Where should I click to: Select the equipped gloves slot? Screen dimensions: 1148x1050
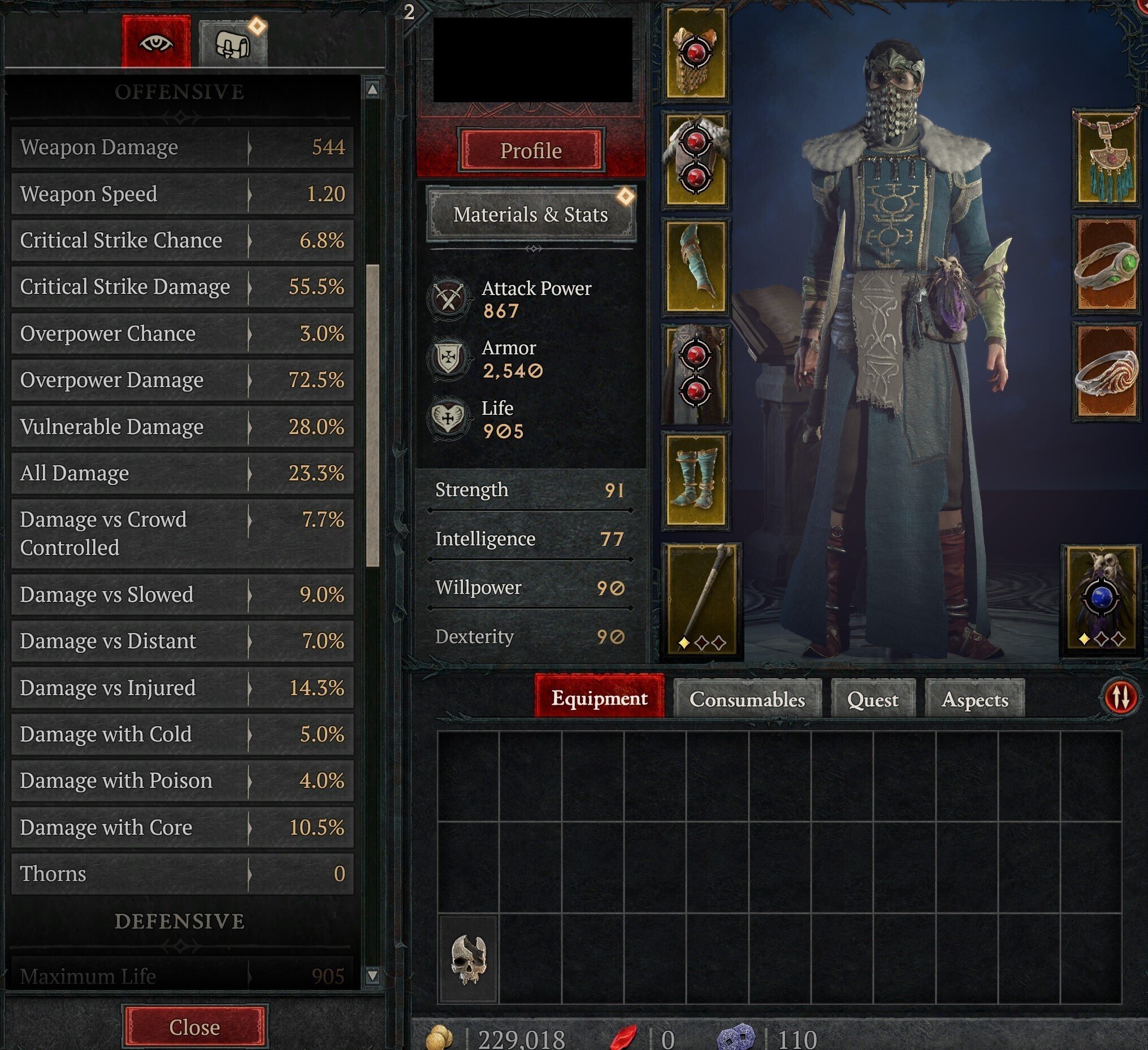pyautogui.click(x=696, y=267)
